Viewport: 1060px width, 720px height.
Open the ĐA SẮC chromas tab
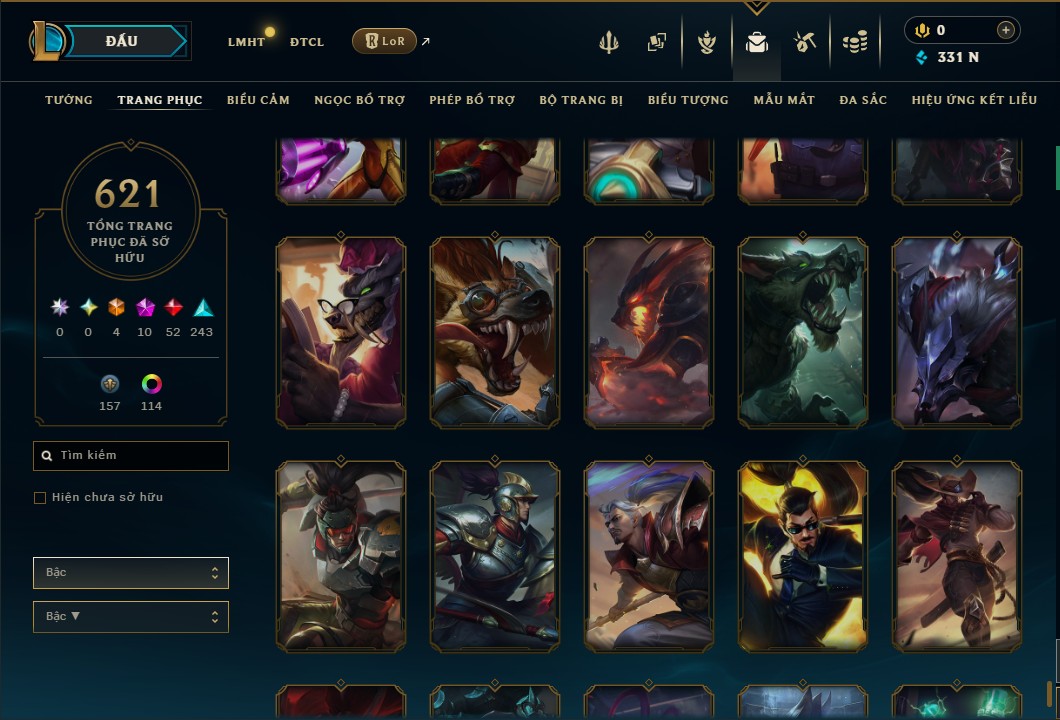coord(863,100)
